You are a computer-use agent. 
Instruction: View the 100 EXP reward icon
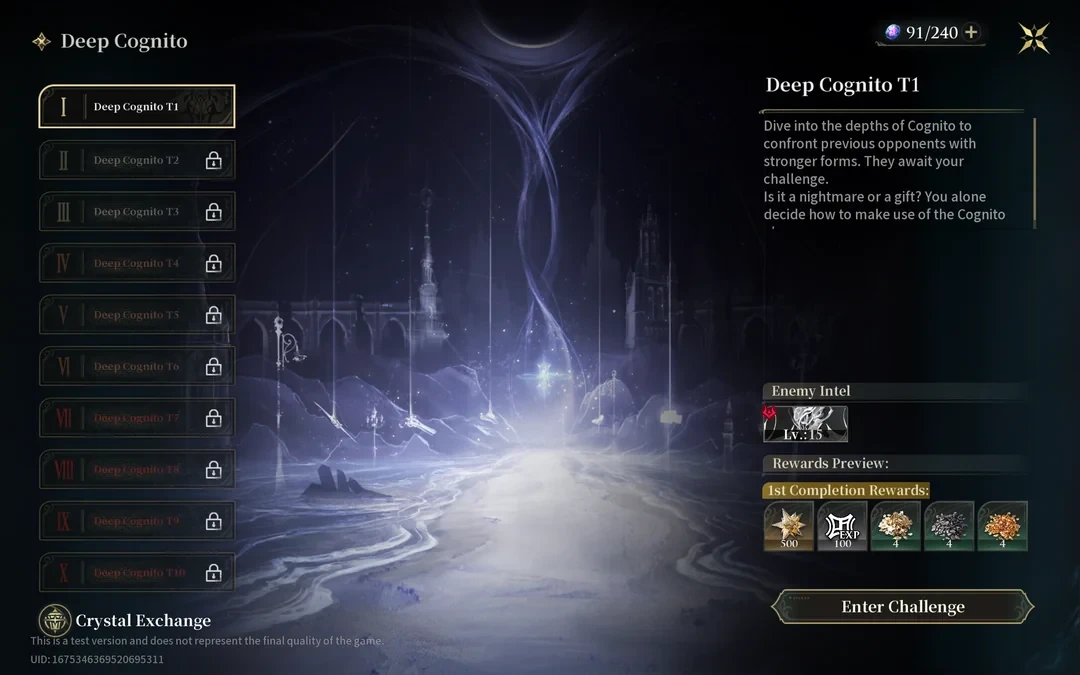[842, 526]
